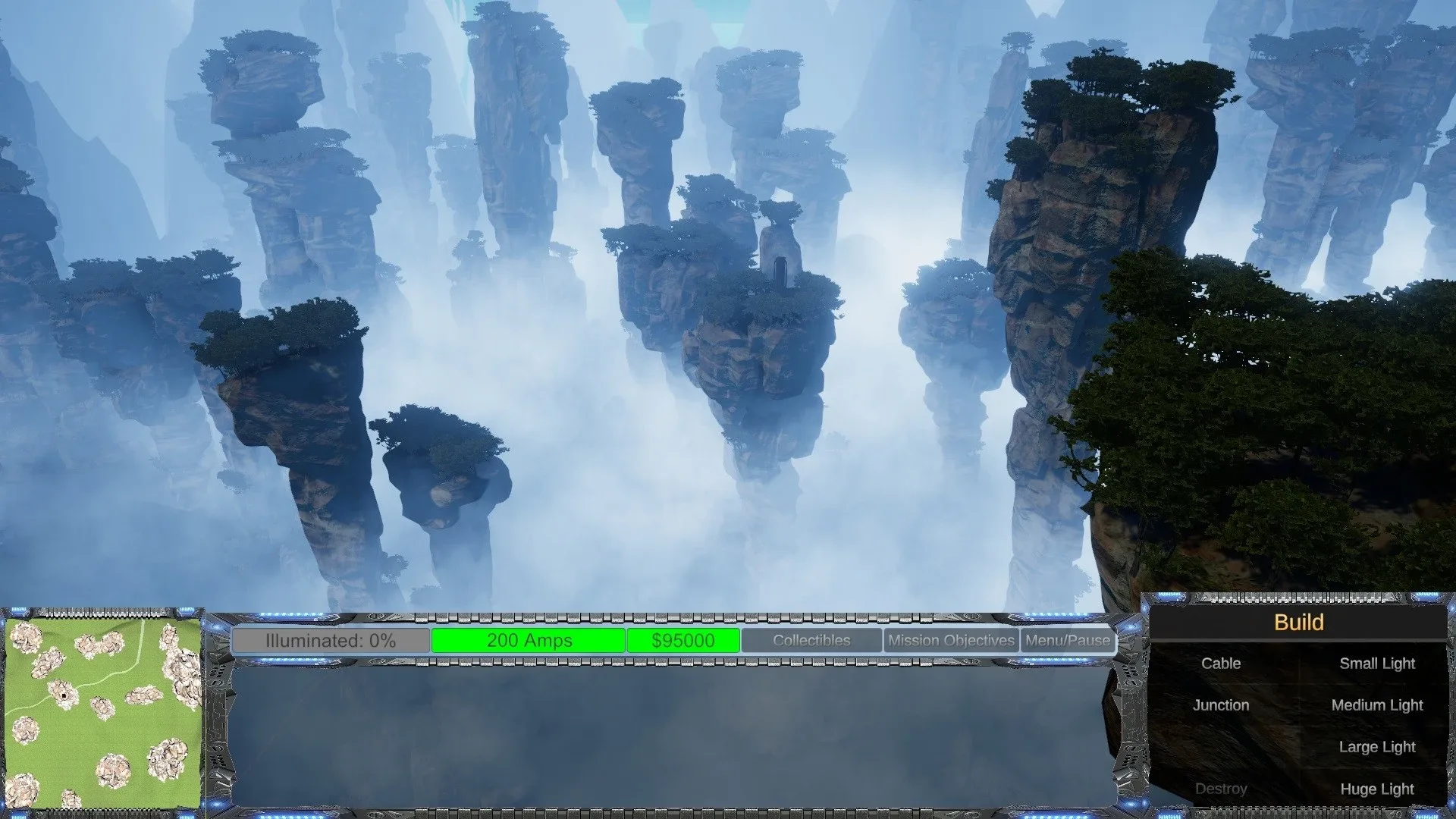Select Junction in the Build menu
Image resolution: width=1456 pixels, height=819 pixels.
[1221, 704]
